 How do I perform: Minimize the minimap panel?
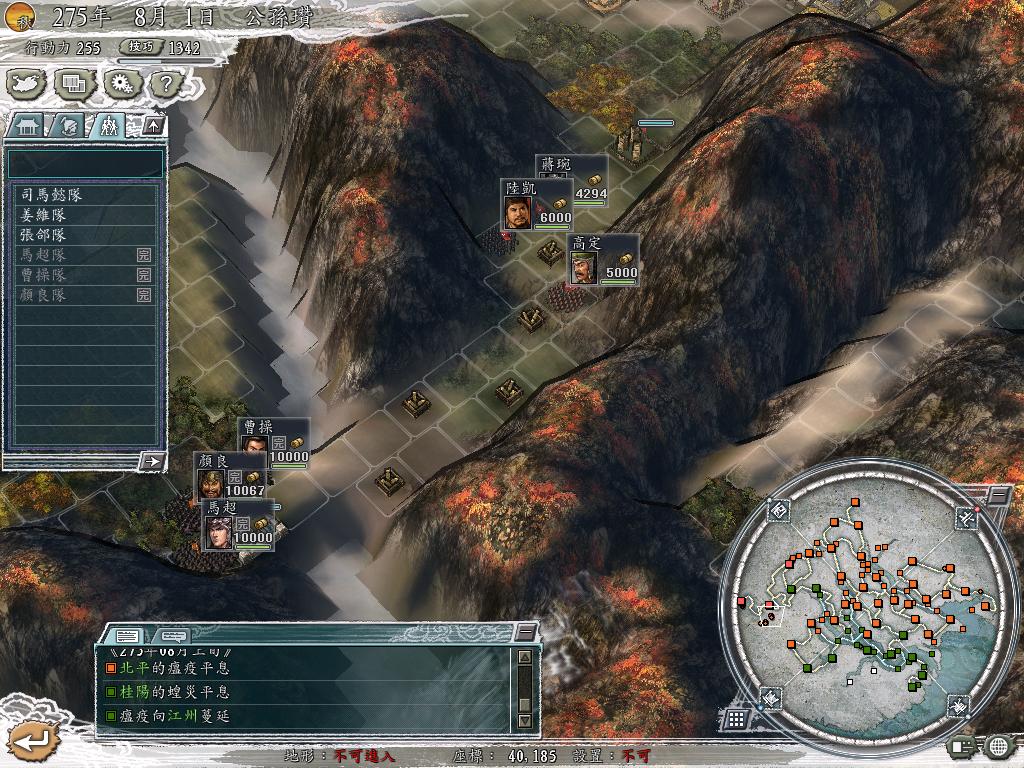pos(999,496)
